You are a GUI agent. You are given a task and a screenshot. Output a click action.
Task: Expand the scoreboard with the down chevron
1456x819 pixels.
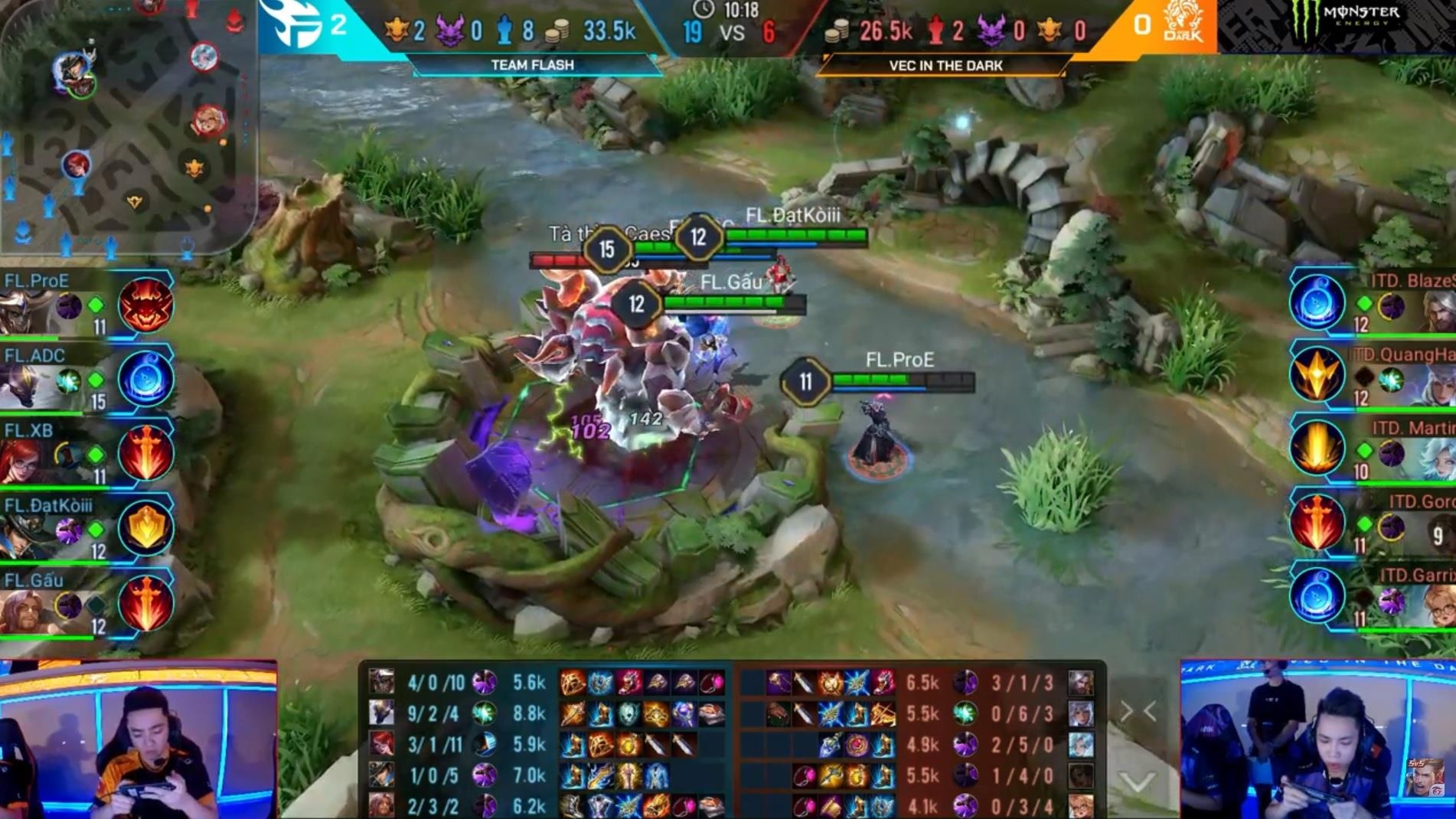coord(1138,781)
